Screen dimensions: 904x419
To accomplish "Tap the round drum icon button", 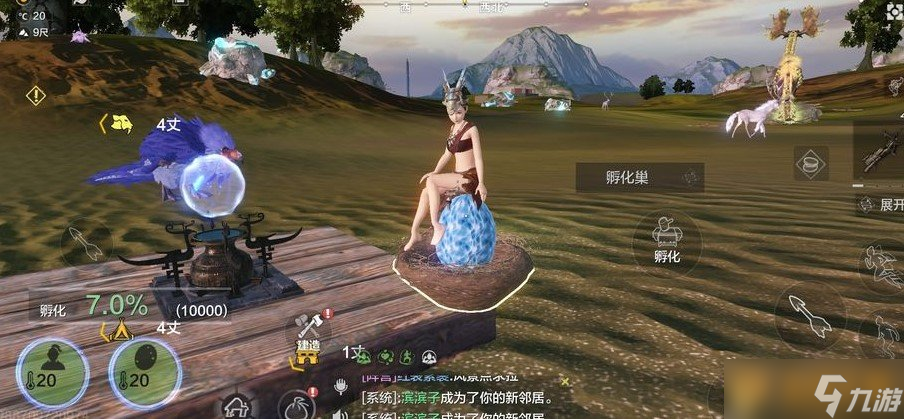I will pyautogui.click(x=810, y=162).
